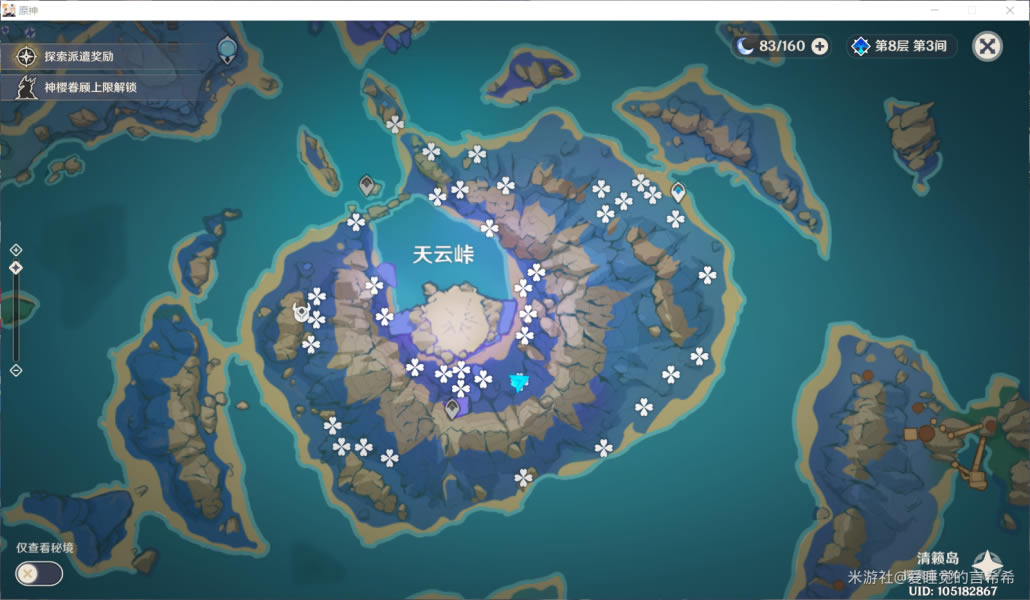Toggle the 仅查看秘境 domains-only switch
This screenshot has width=1030, height=600.
(39, 573)
